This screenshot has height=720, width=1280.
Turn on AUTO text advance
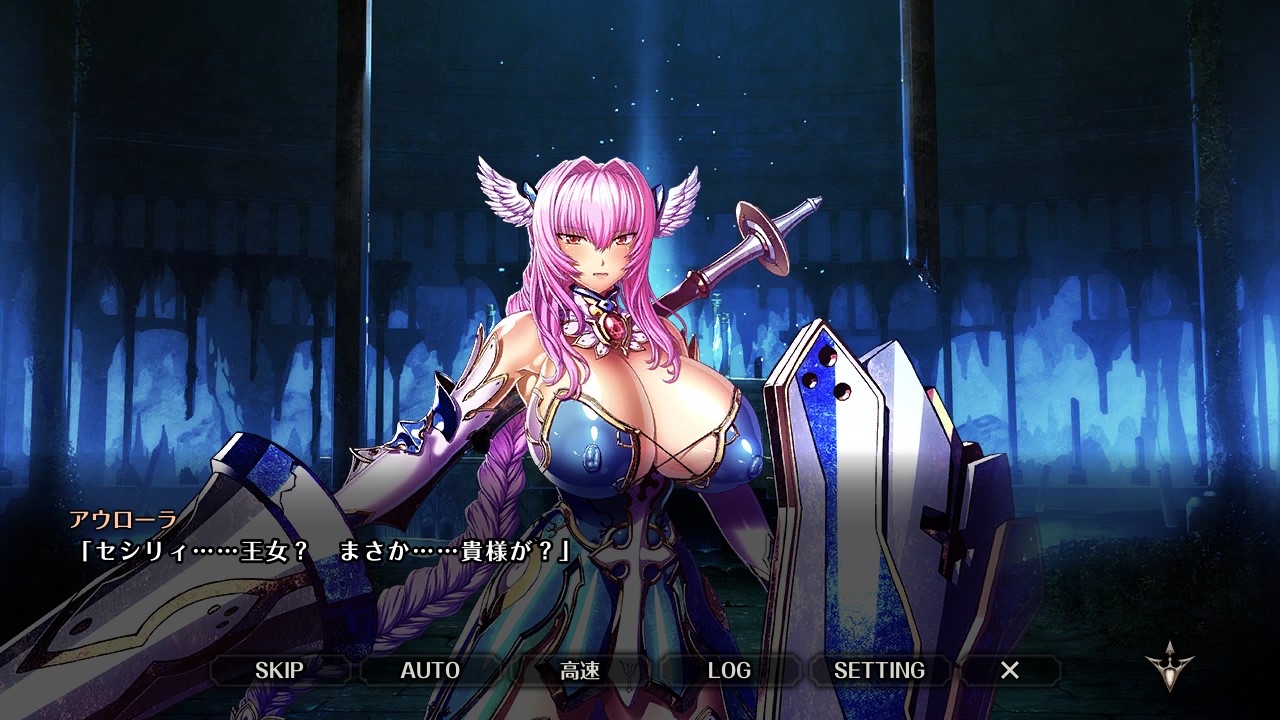430,670
